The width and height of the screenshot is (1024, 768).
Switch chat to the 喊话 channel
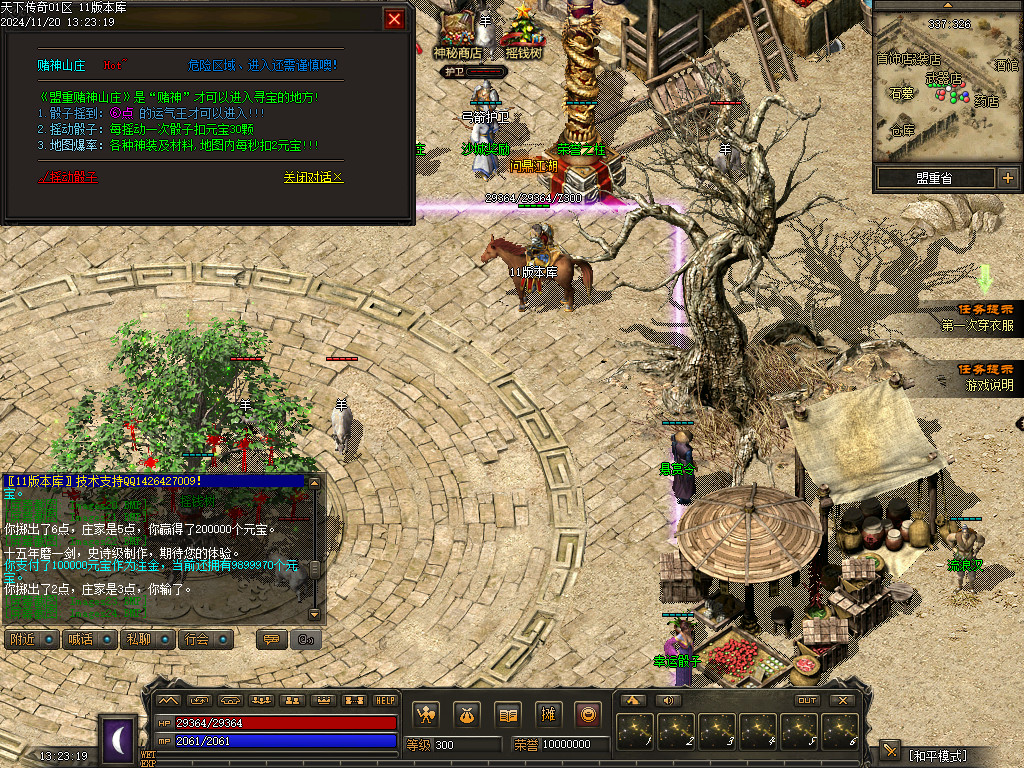point(89,639)
